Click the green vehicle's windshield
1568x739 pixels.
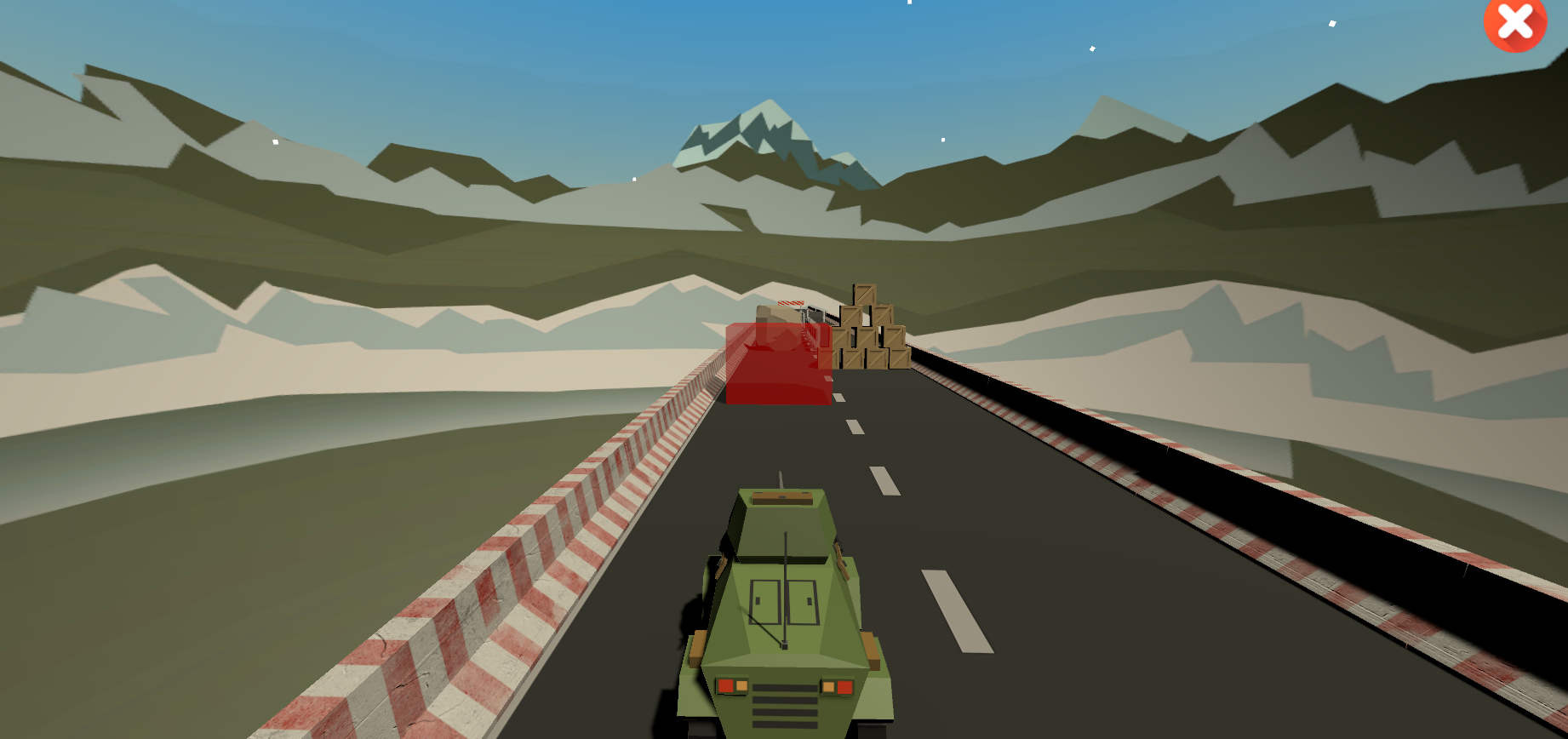click(x=785, y=602)
